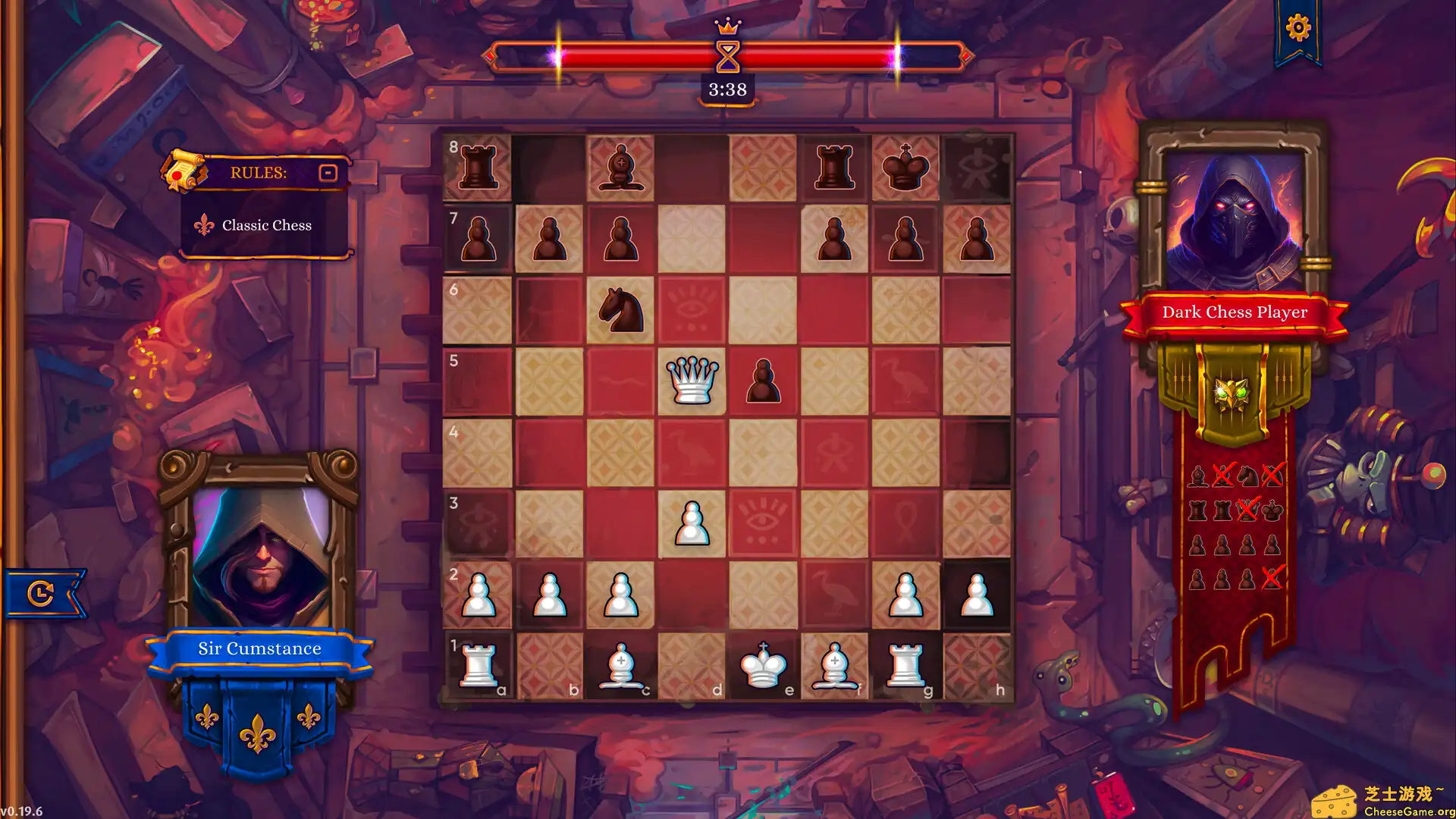Click the hourglass on the timer bar
Viewport: 1456px width, 819px height.
[728, 57]
